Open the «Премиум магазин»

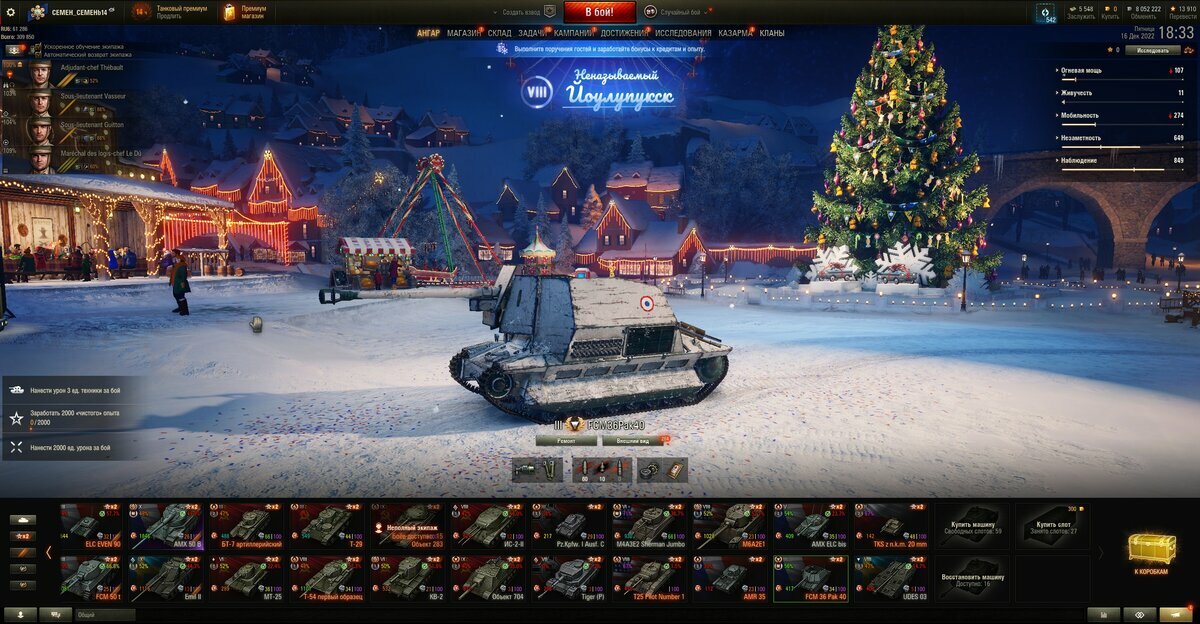coord(244,12)
